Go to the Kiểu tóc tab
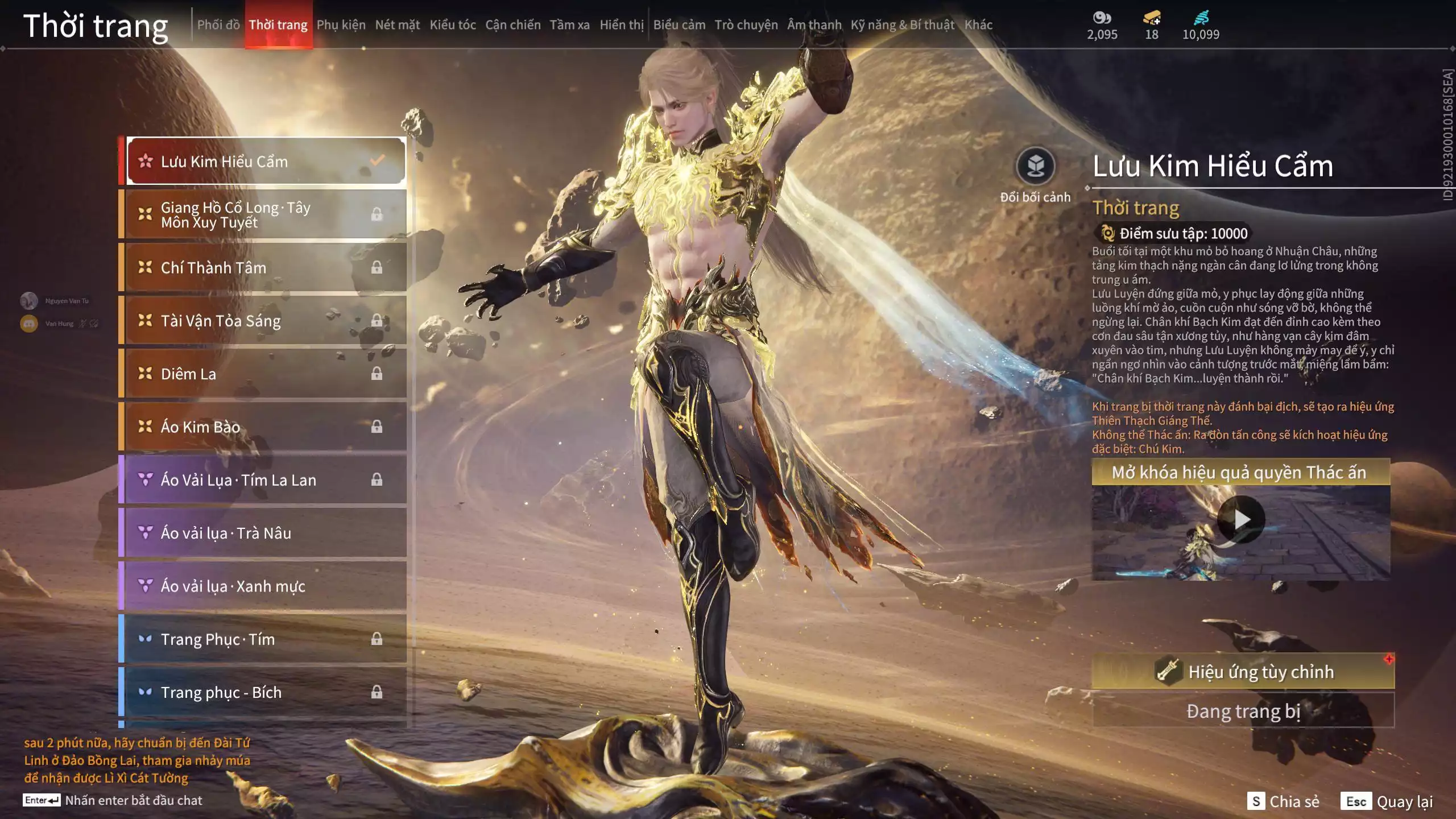1456x819 pixels. tap(452, 24)
